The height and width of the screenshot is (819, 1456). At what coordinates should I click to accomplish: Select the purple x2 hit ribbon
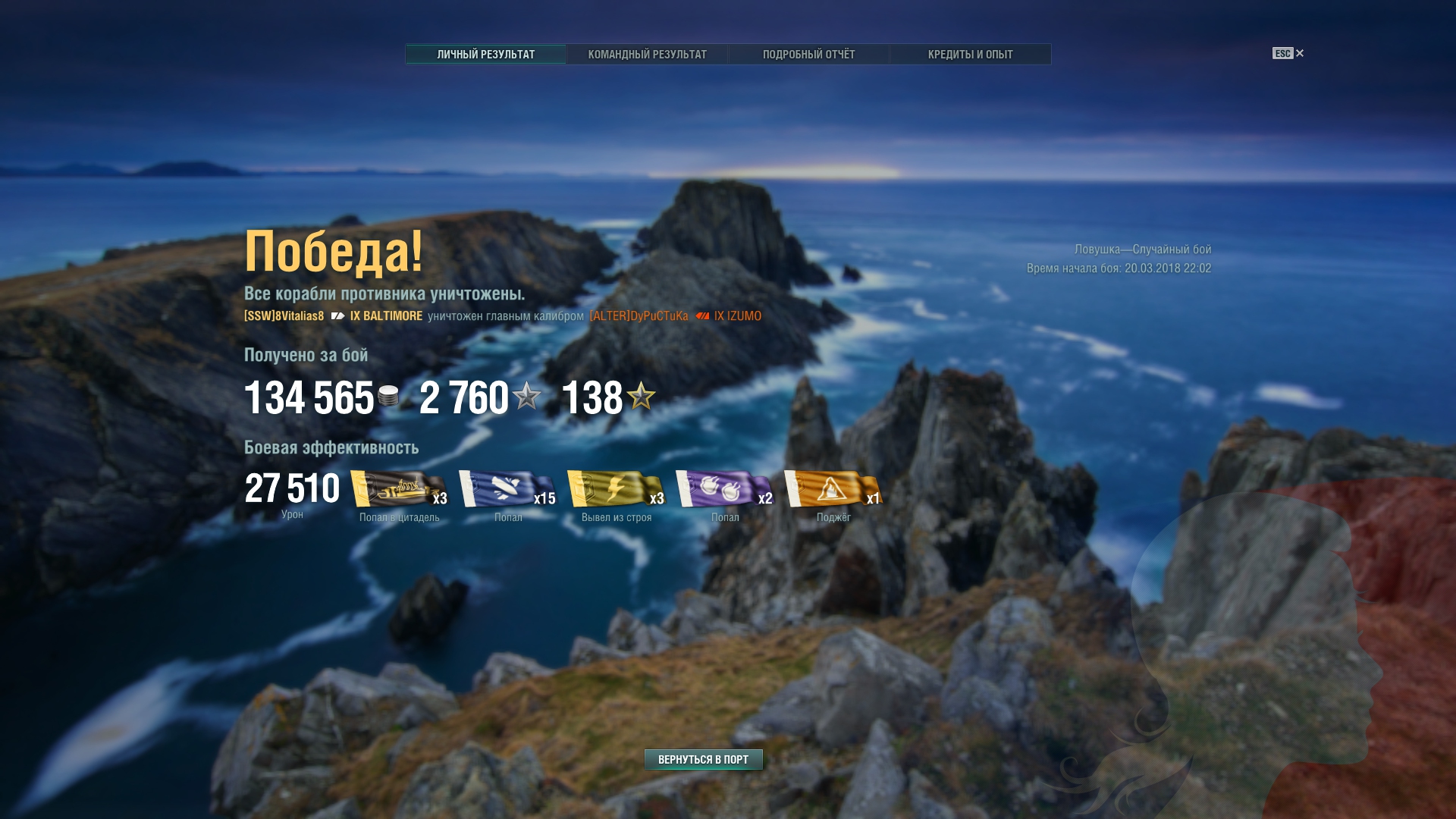(724, 489)
